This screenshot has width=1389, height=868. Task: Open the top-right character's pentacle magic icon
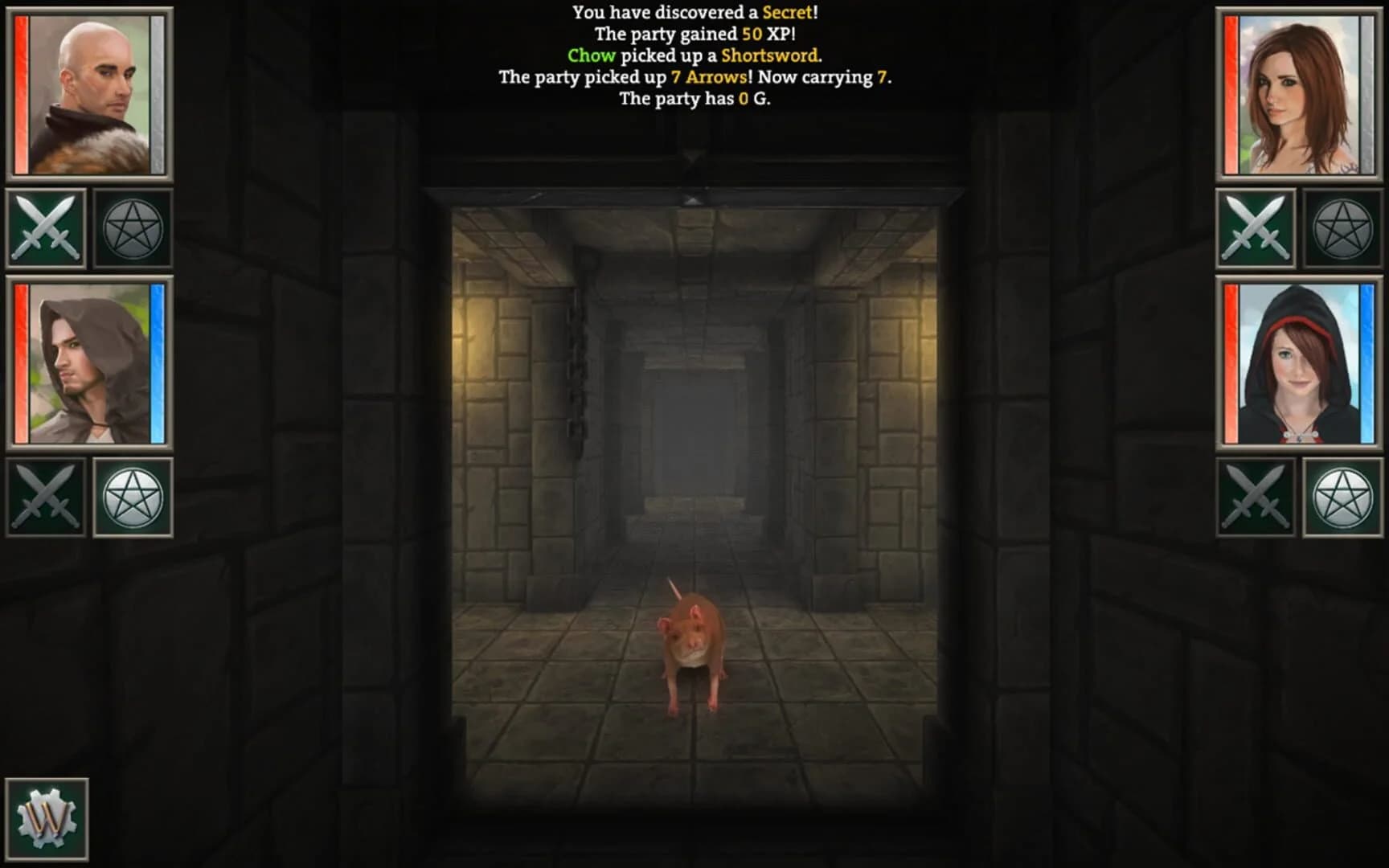click(x=1343, y=227)
